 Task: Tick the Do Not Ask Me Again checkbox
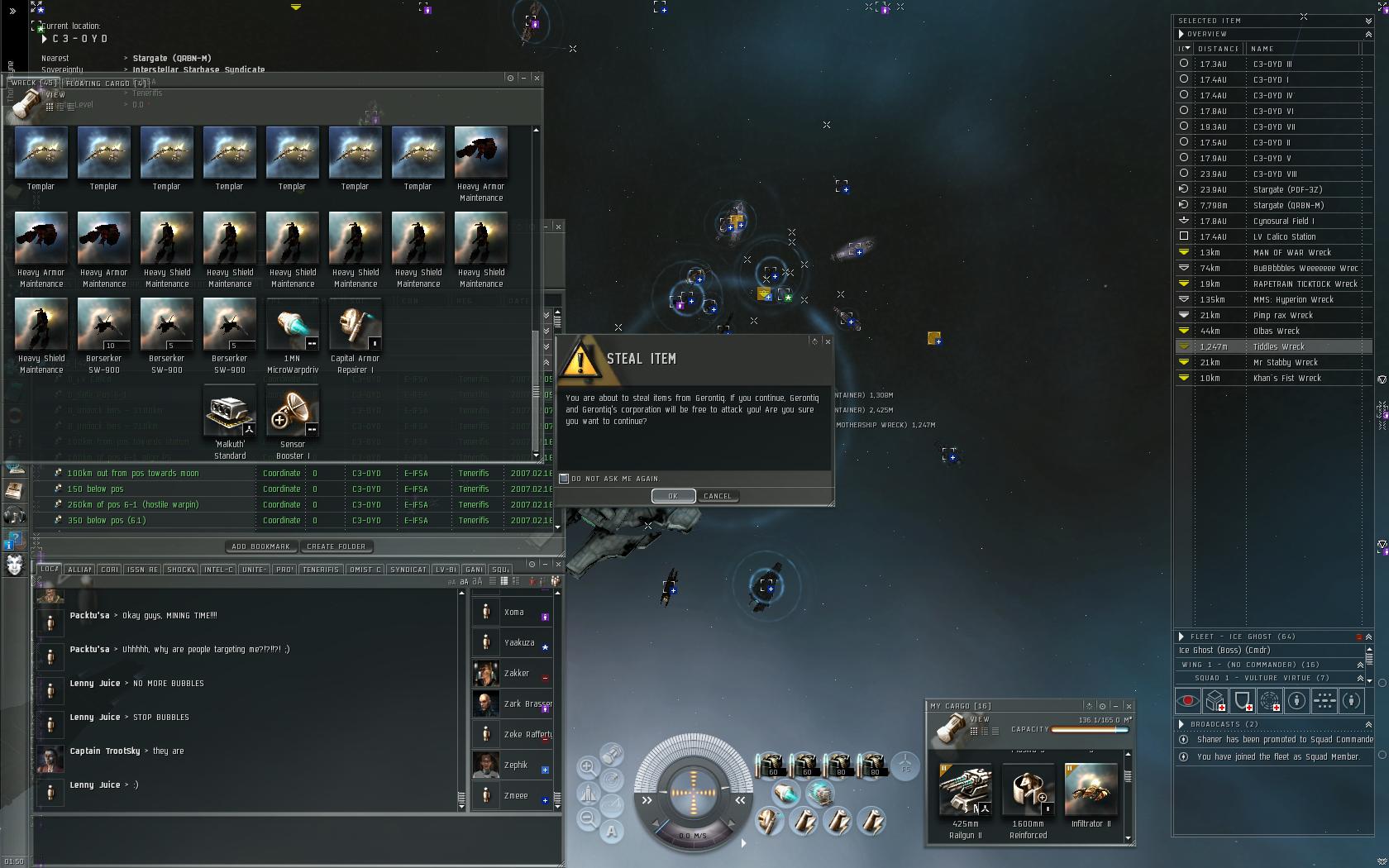[x=565, y=479]
